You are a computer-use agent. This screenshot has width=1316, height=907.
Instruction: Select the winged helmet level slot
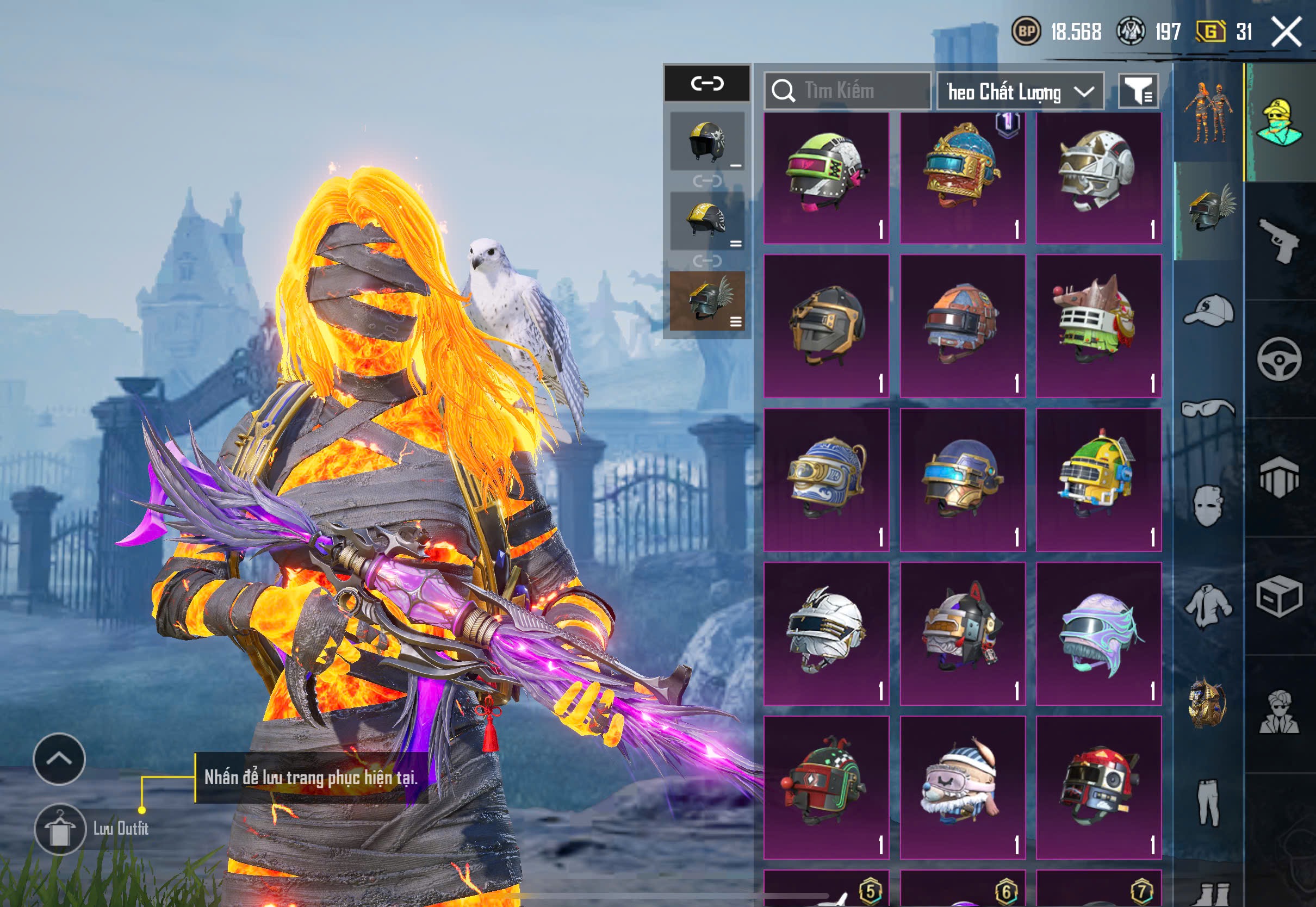click(x=707, y=301)
